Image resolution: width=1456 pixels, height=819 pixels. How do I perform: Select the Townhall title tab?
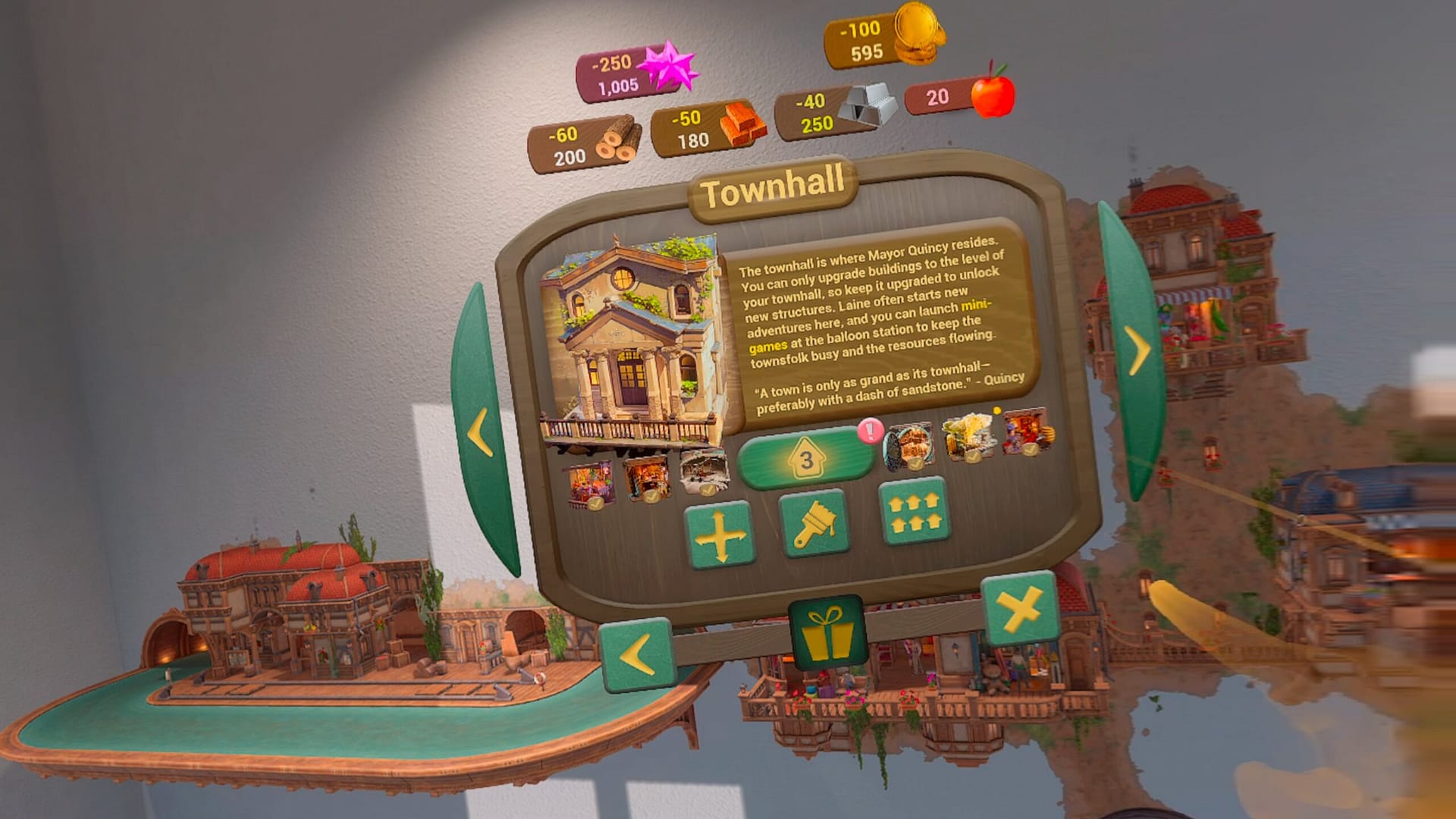(x=773, y=192)
